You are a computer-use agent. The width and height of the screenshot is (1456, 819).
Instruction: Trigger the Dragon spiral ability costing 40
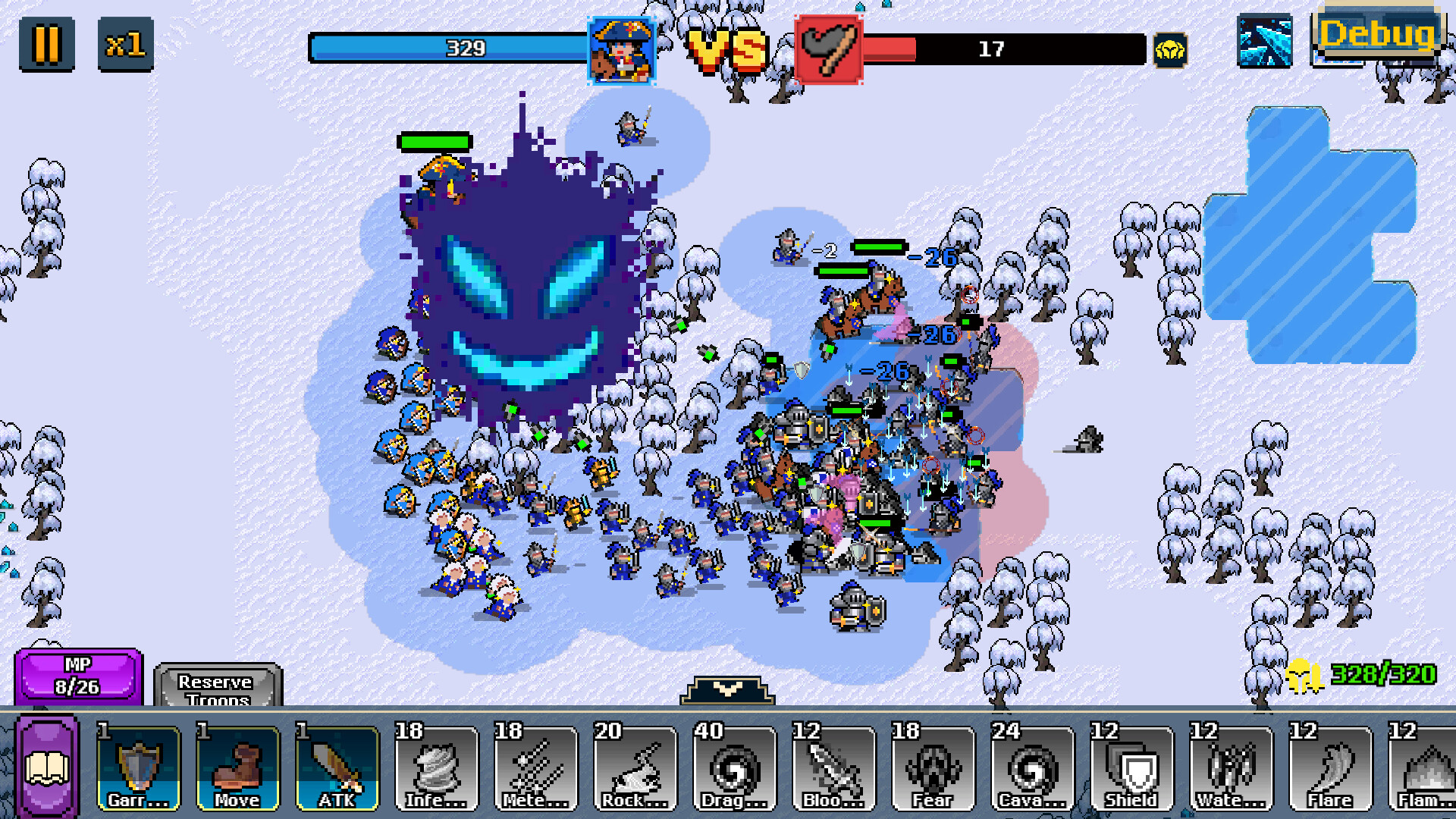(x=735, y=769)
